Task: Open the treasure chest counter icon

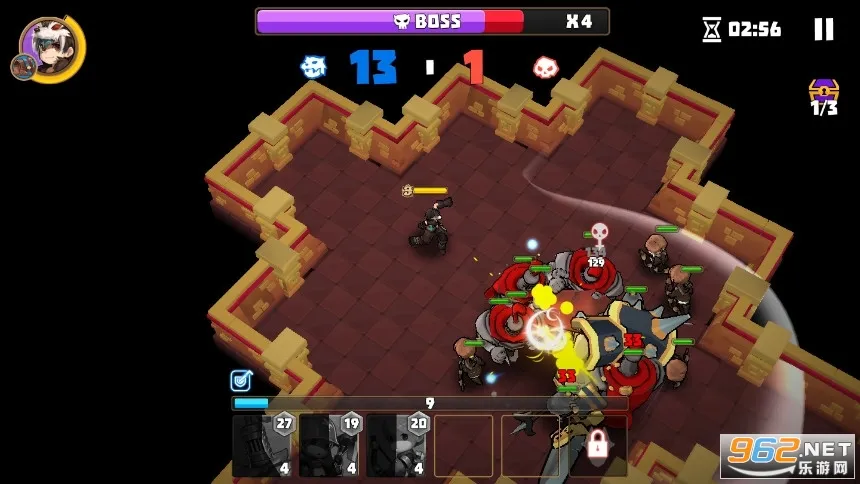Action: [823, 94]
